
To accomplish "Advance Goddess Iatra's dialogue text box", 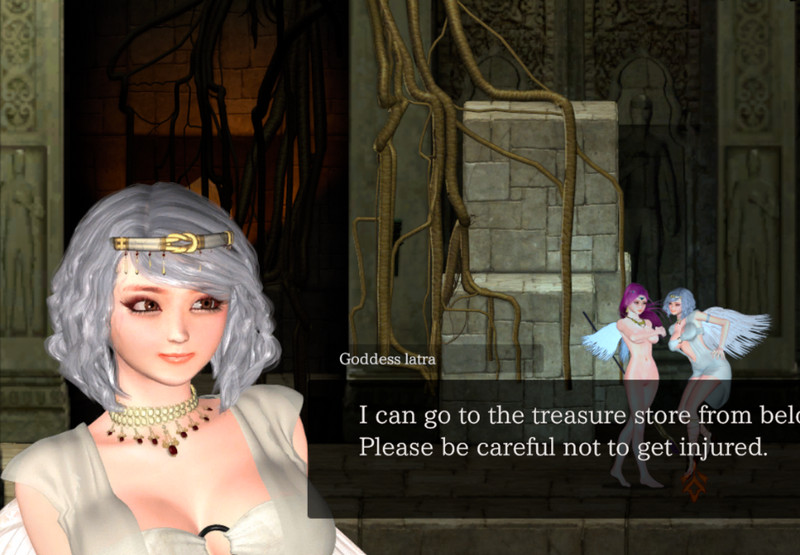I will click(x=562, y=432).
